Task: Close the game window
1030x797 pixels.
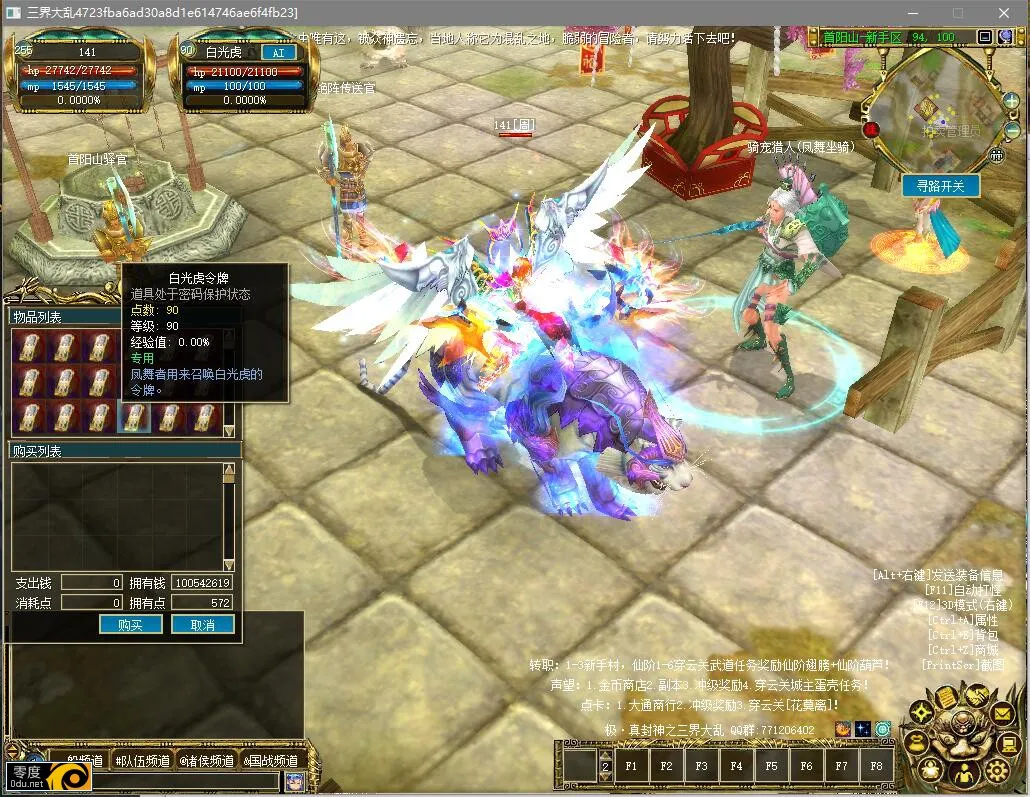Action: click(x=1003, y=12)
